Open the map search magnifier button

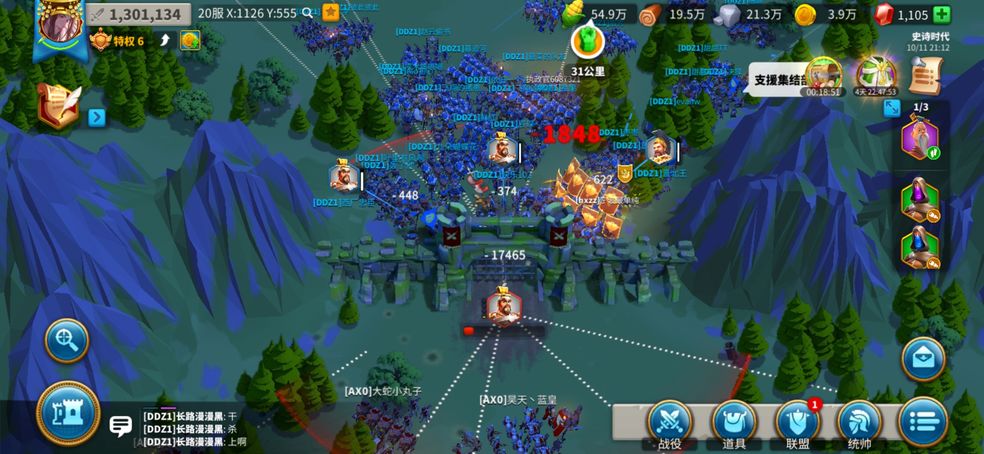(x=67, y=341)
